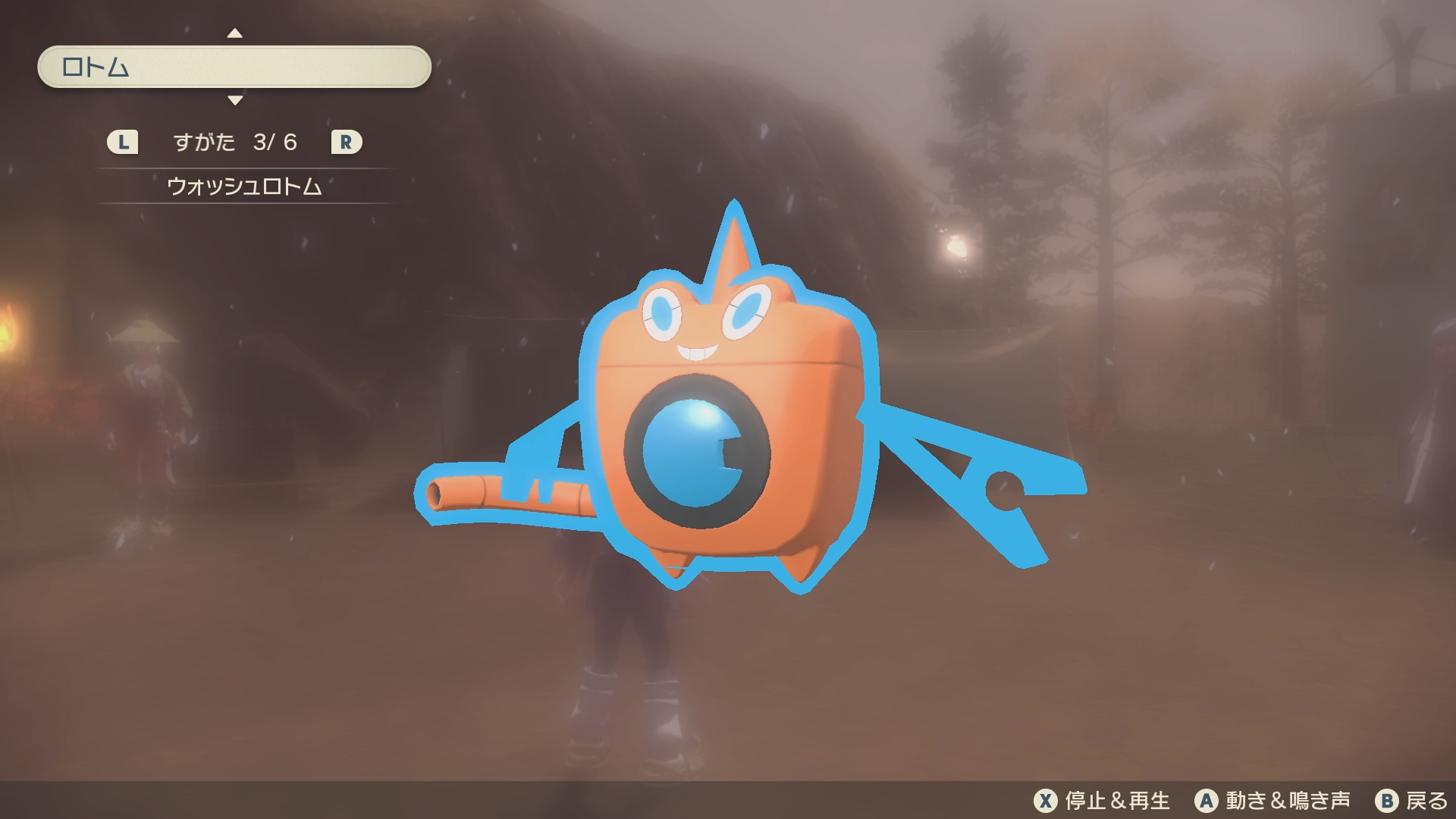Click the down arrow below ロトム
Image resolution: width=1456 pixels, height=819 pixels.
(x=235, y=100)
